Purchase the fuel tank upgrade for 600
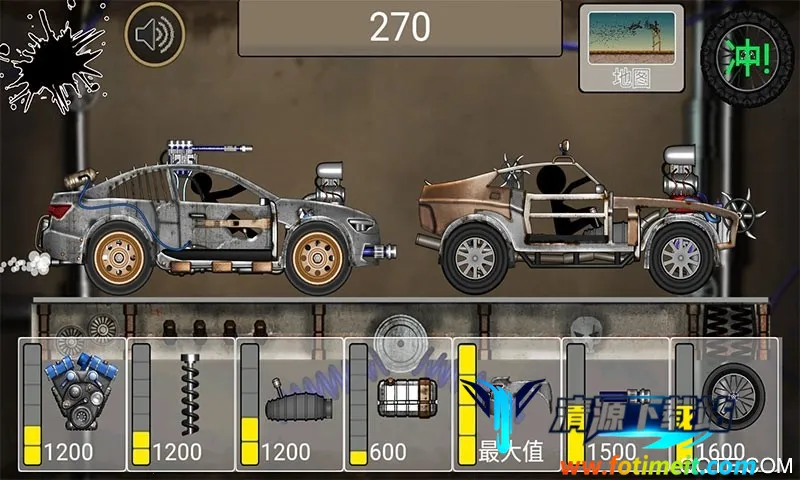 [397, 403]
